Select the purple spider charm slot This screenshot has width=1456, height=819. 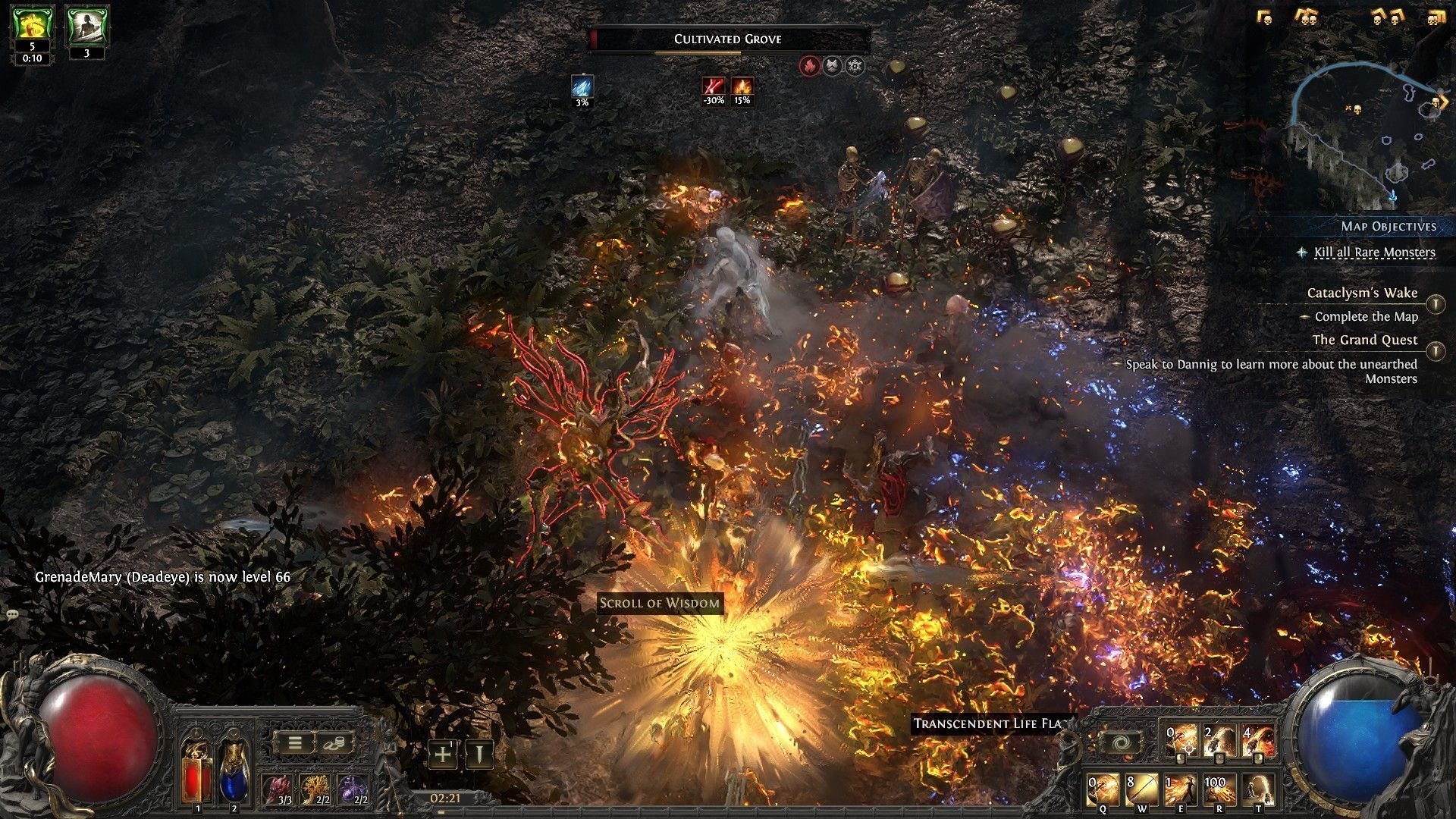(353, 789)
